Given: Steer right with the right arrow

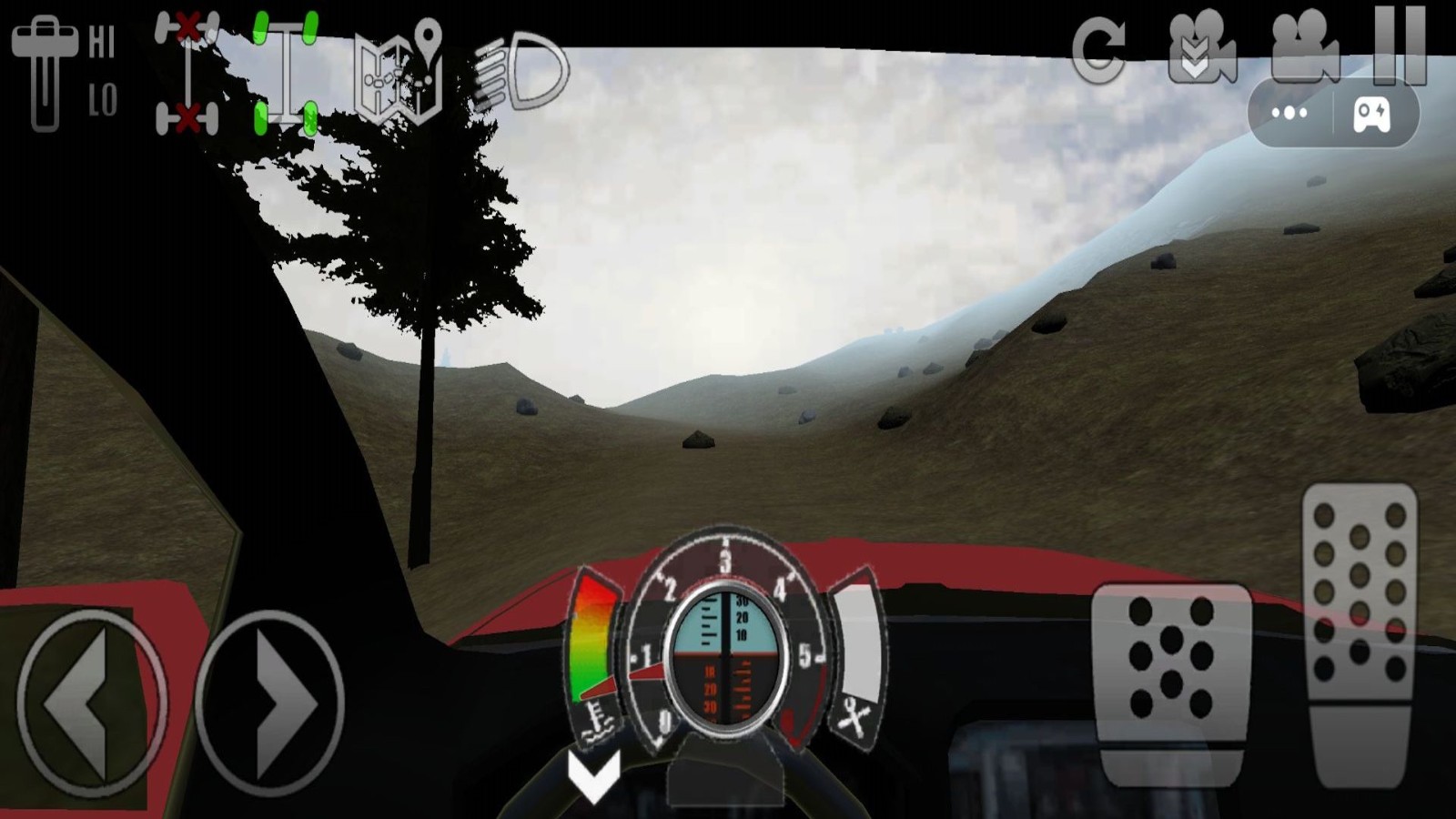Looking at the screenshot, I should pyautogui.click(x=269, y=703).
